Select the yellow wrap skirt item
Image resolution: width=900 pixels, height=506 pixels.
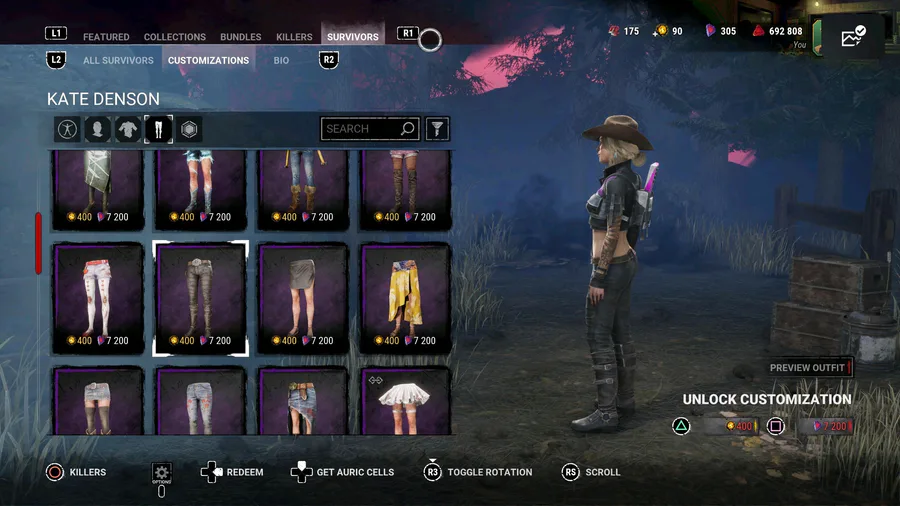click(x=405, y=297)
